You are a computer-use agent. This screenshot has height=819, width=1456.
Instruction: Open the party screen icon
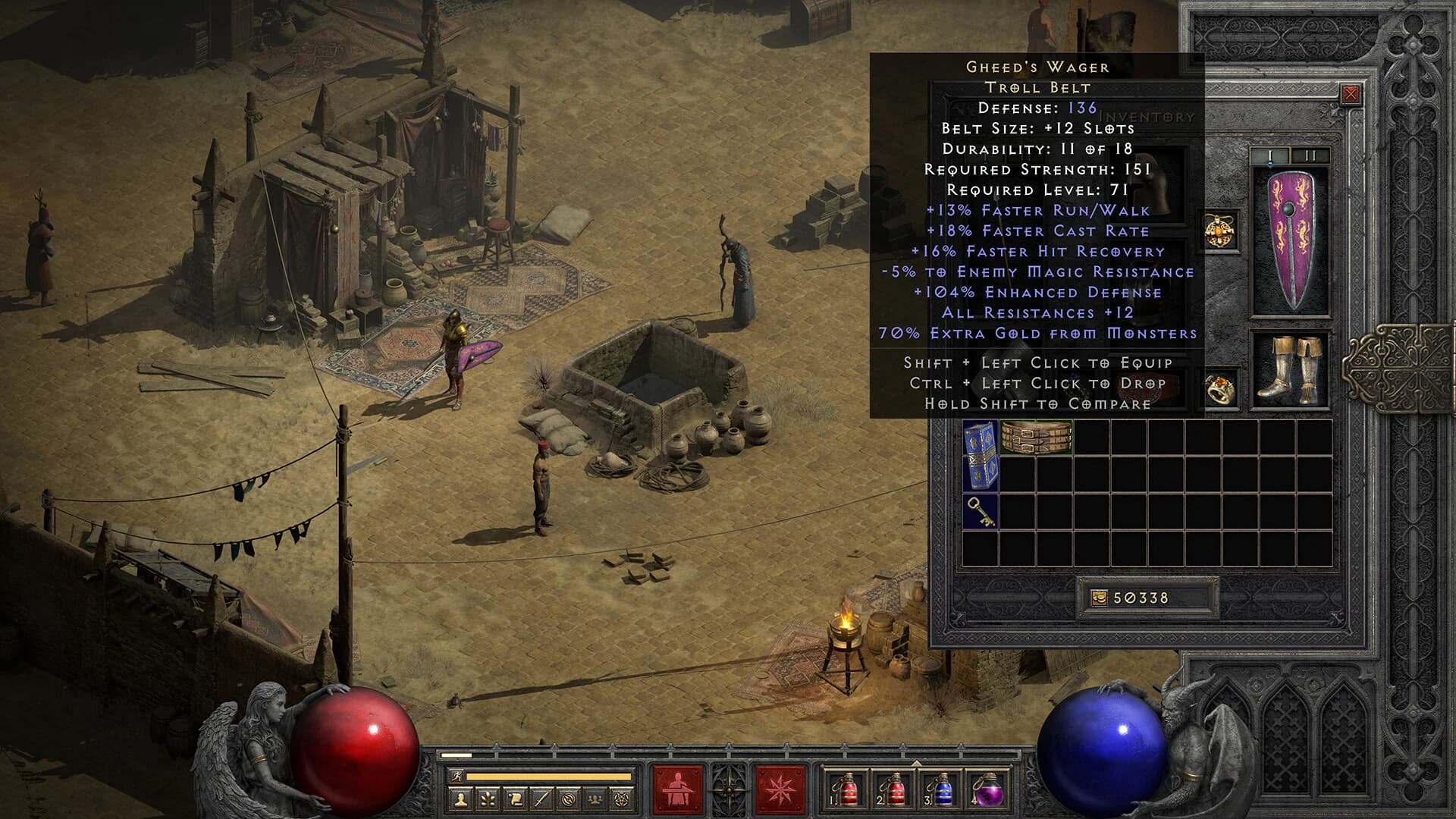pyautogui.click(x=595, y=799)
